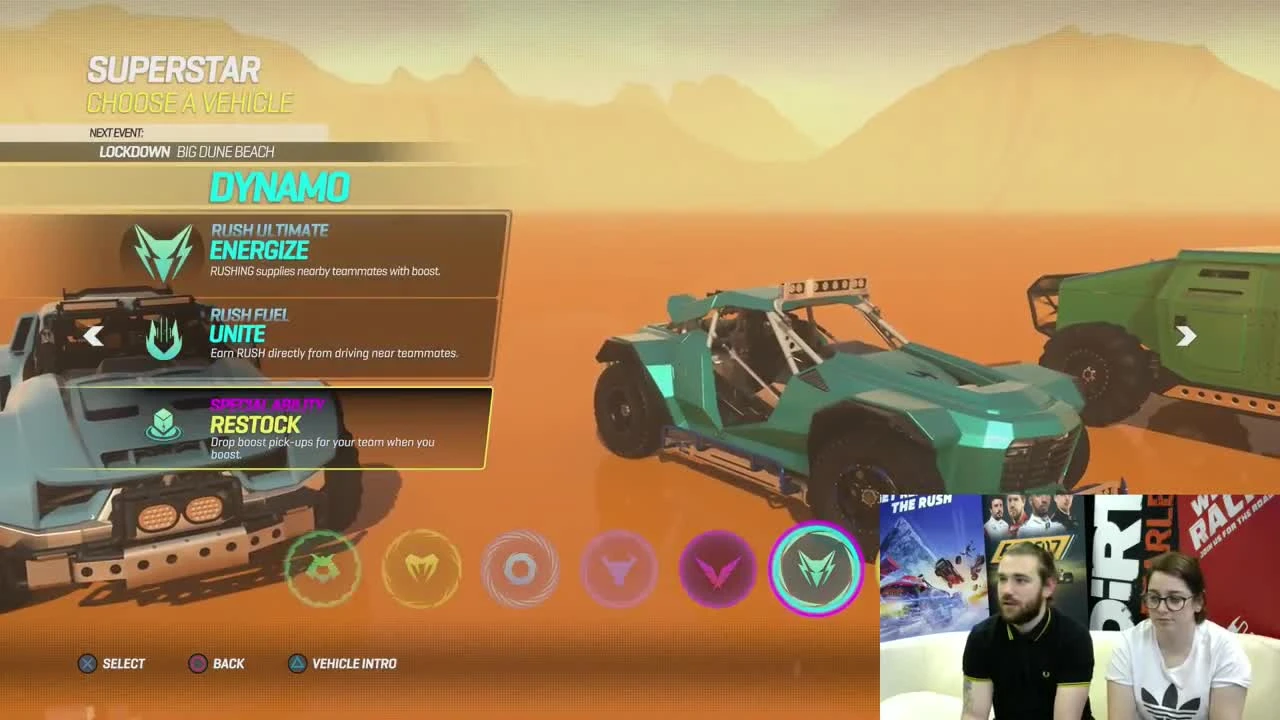Select the highlighted Dynamo class icon
The image size is (1280, 720).
pyautogui.click(x=816, y=570)
